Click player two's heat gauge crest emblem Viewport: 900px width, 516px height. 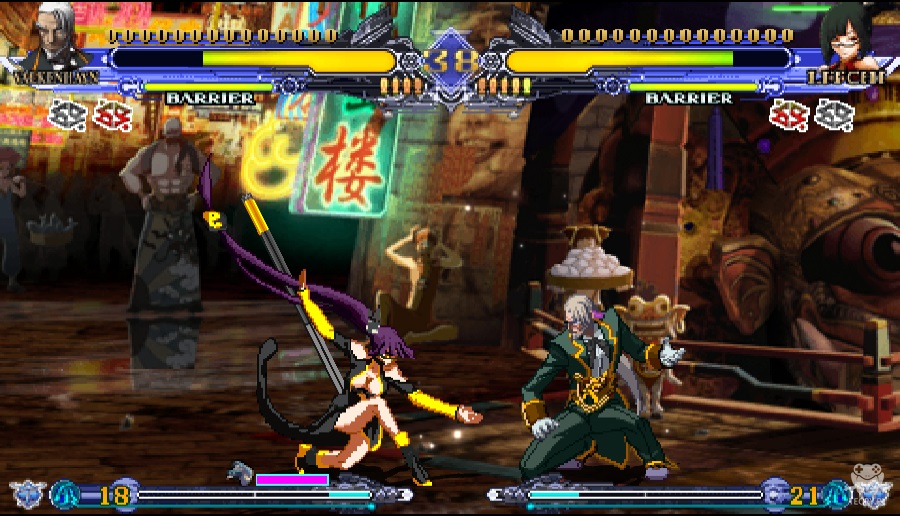871,494
